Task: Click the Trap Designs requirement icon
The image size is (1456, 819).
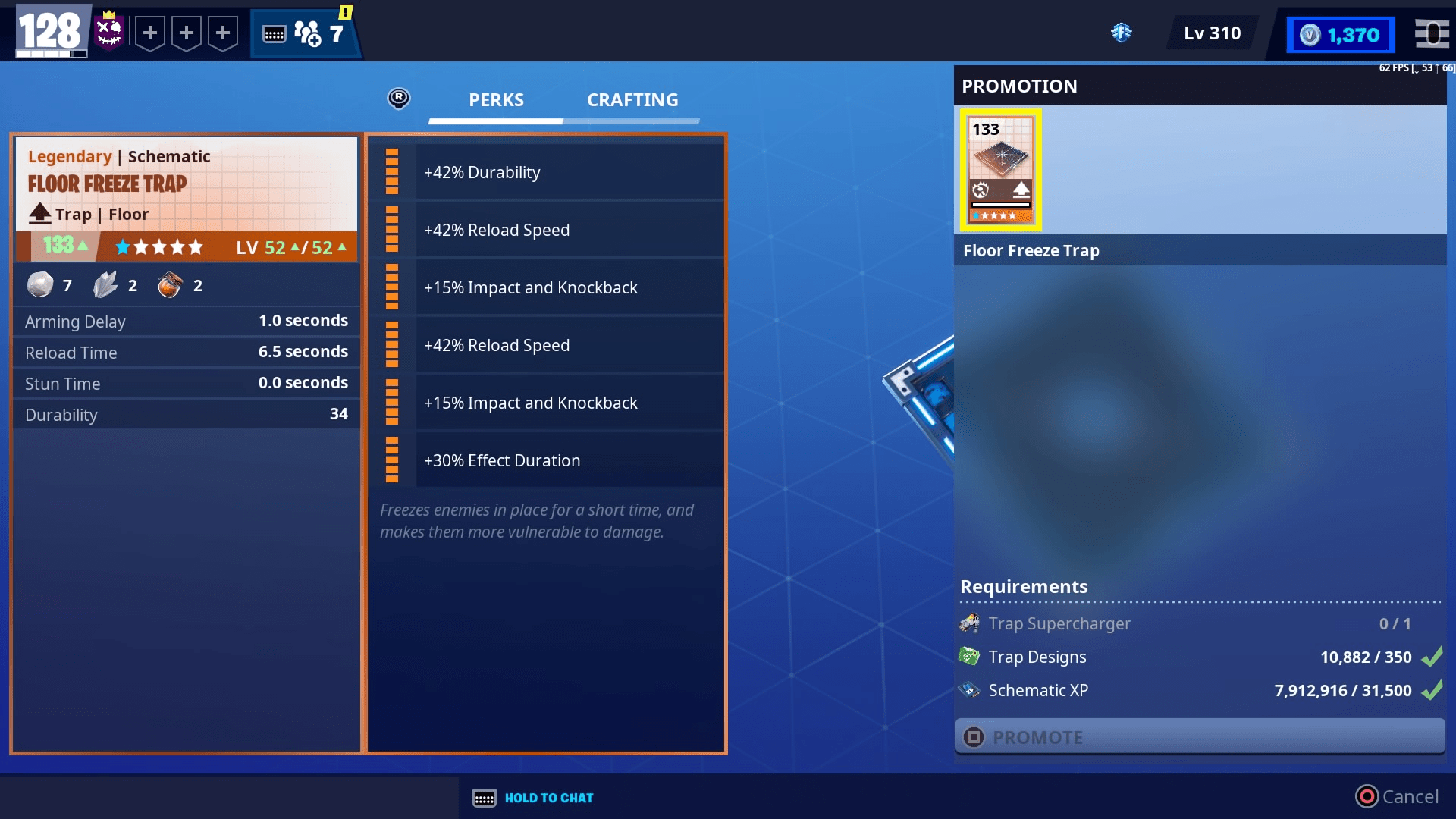Action: (969, 656)
